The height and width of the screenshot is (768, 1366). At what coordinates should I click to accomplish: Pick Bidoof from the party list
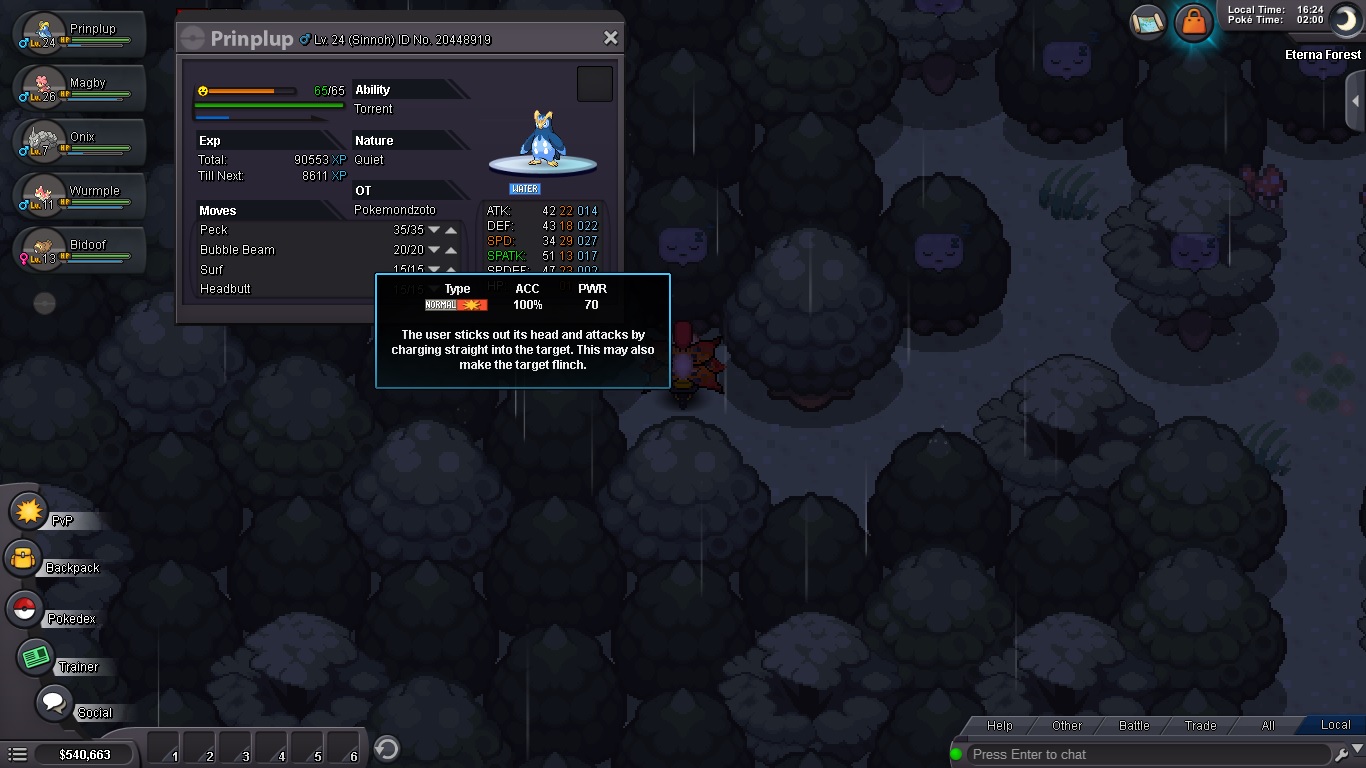pos(80,251)
